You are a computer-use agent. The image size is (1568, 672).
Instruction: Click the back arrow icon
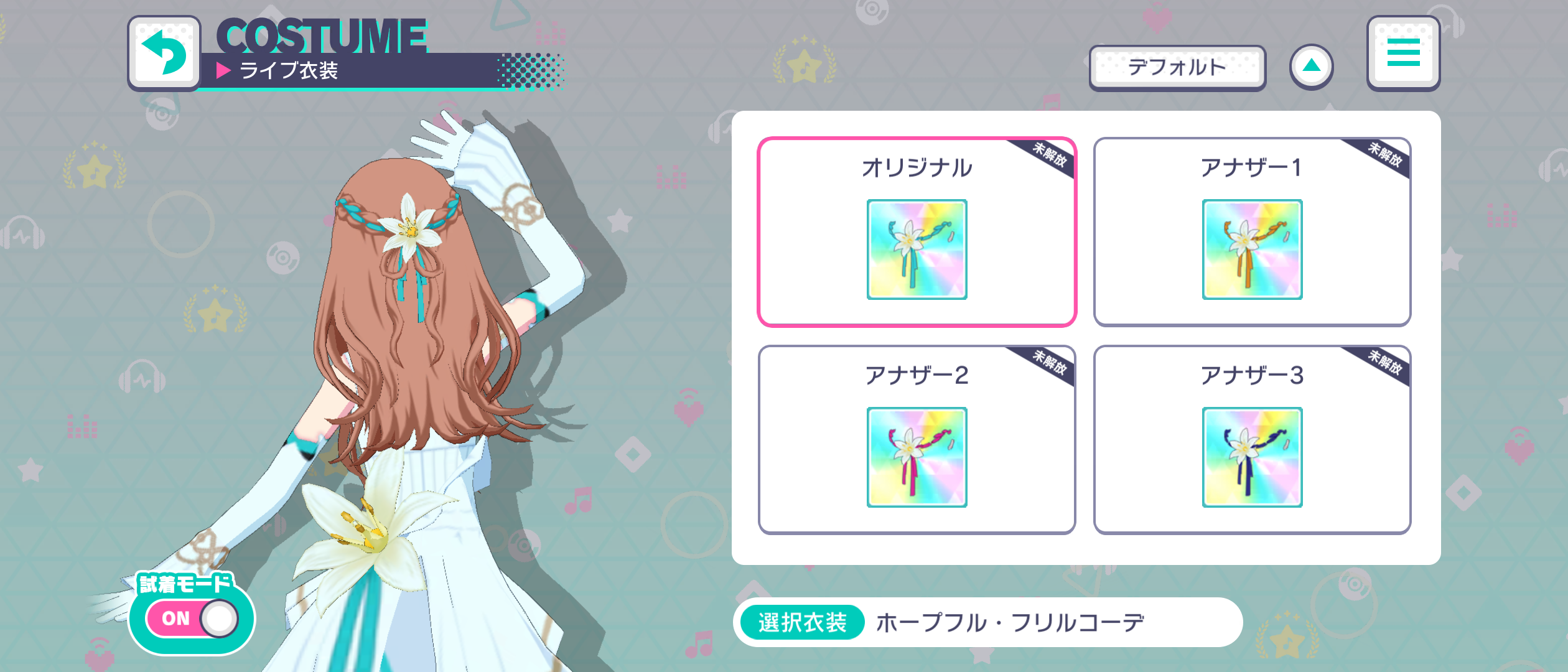[x=166, y=52]
